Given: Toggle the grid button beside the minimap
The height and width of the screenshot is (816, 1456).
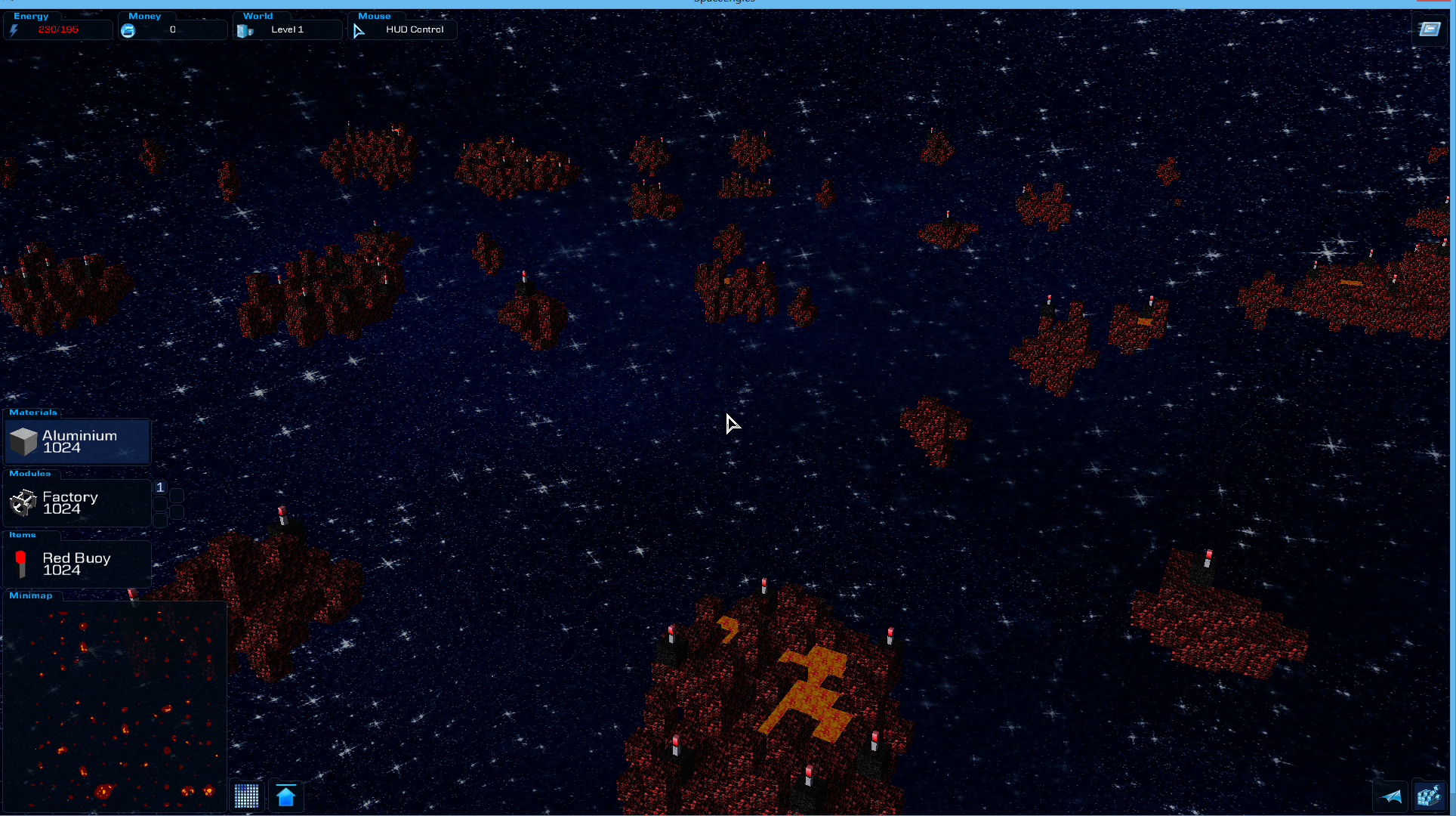Looking at the screenshot, I should [247, 796].
